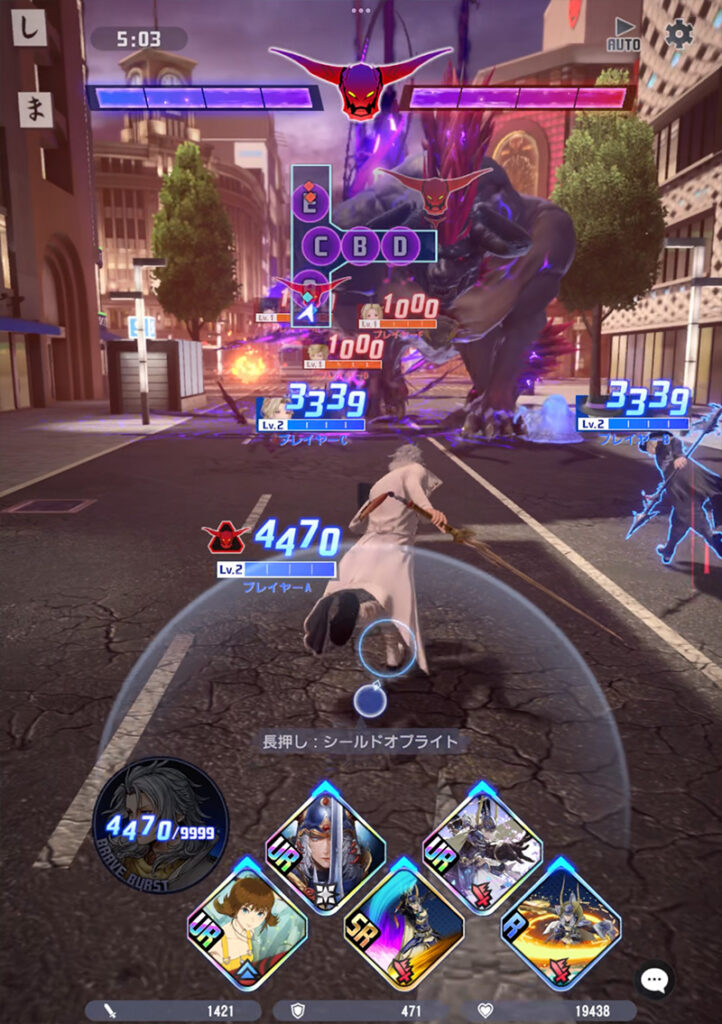
Task: Open the gear settings menu
Action: 679,34
